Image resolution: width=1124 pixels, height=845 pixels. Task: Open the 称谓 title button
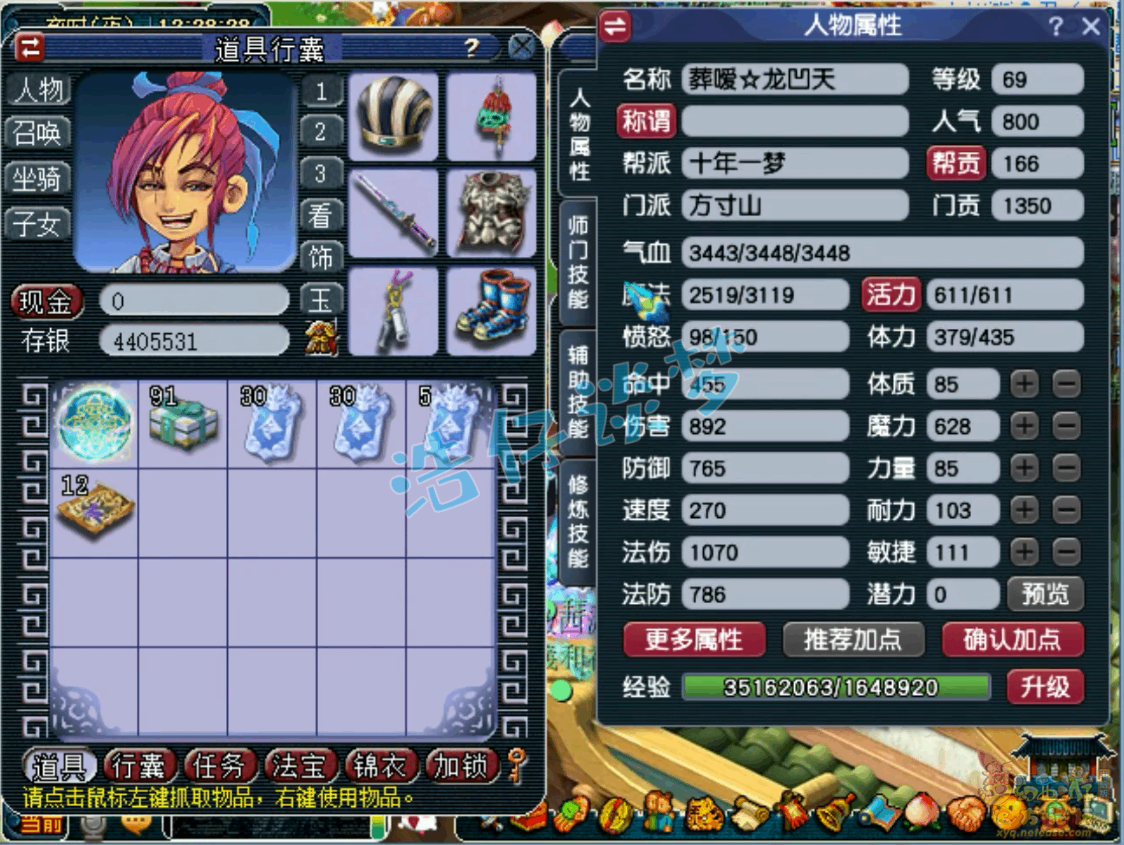coord(647,121)
